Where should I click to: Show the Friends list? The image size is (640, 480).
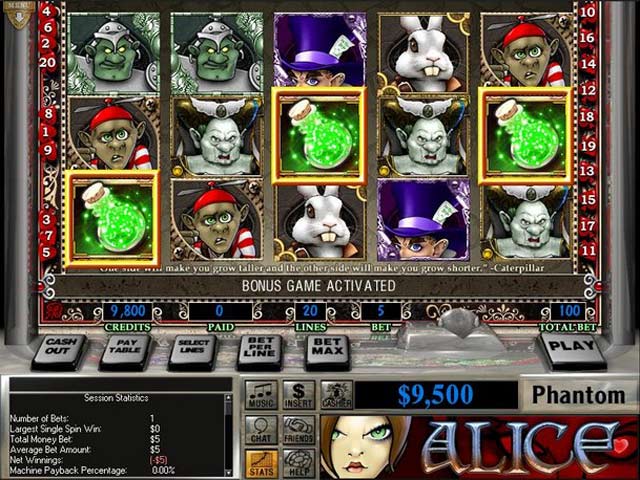point(298,430)
